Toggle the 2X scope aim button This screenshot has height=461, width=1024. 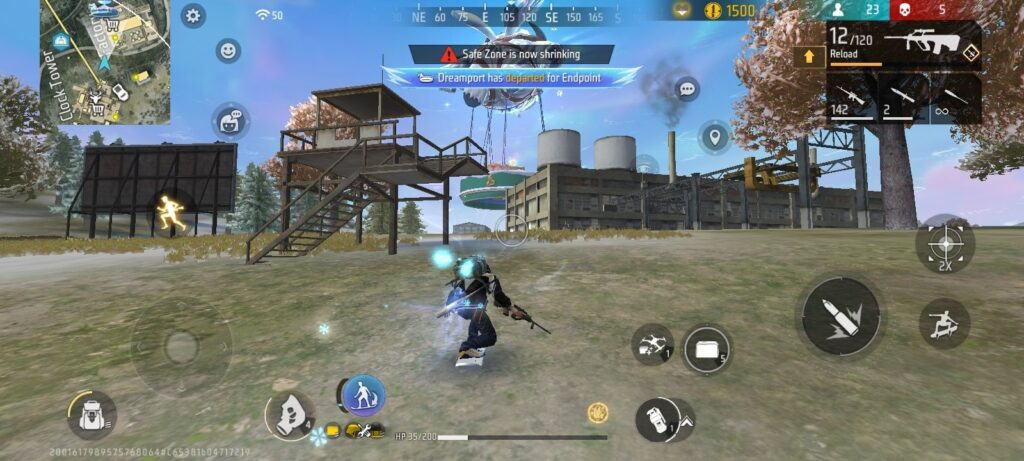[945, 243]
